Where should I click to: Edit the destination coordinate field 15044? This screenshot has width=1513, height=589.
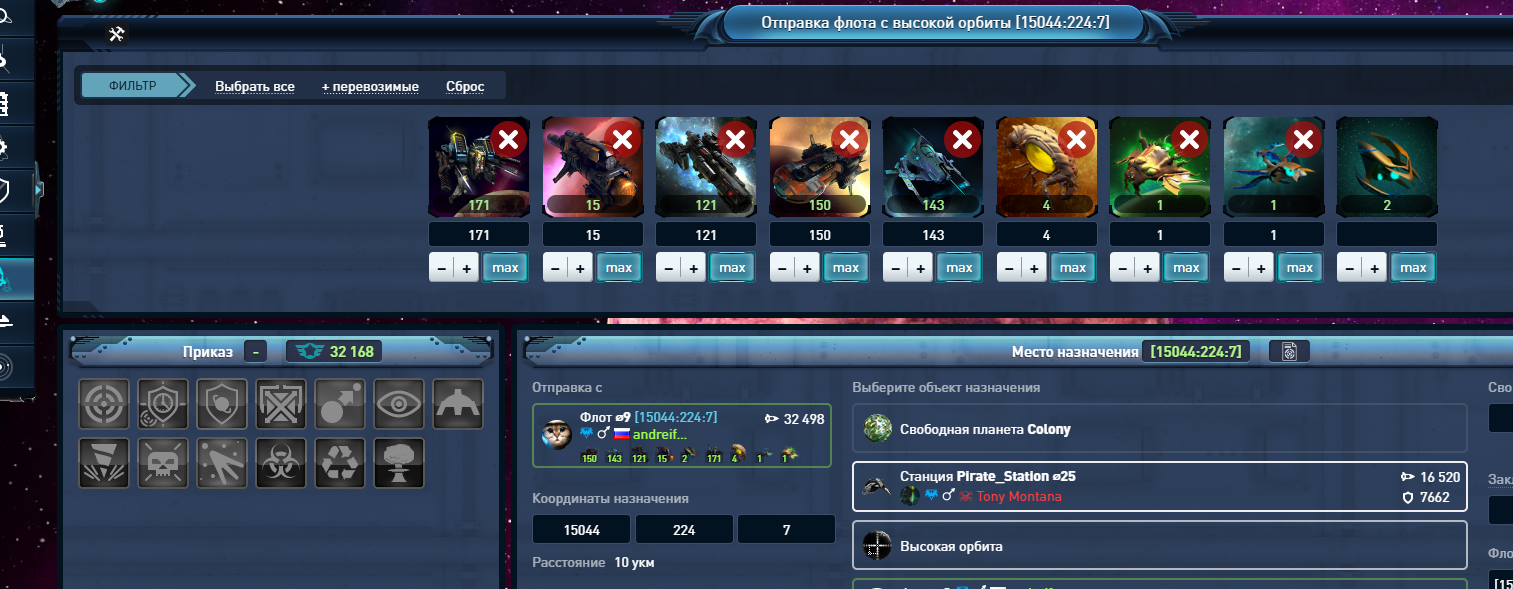(x=581, y=529)
